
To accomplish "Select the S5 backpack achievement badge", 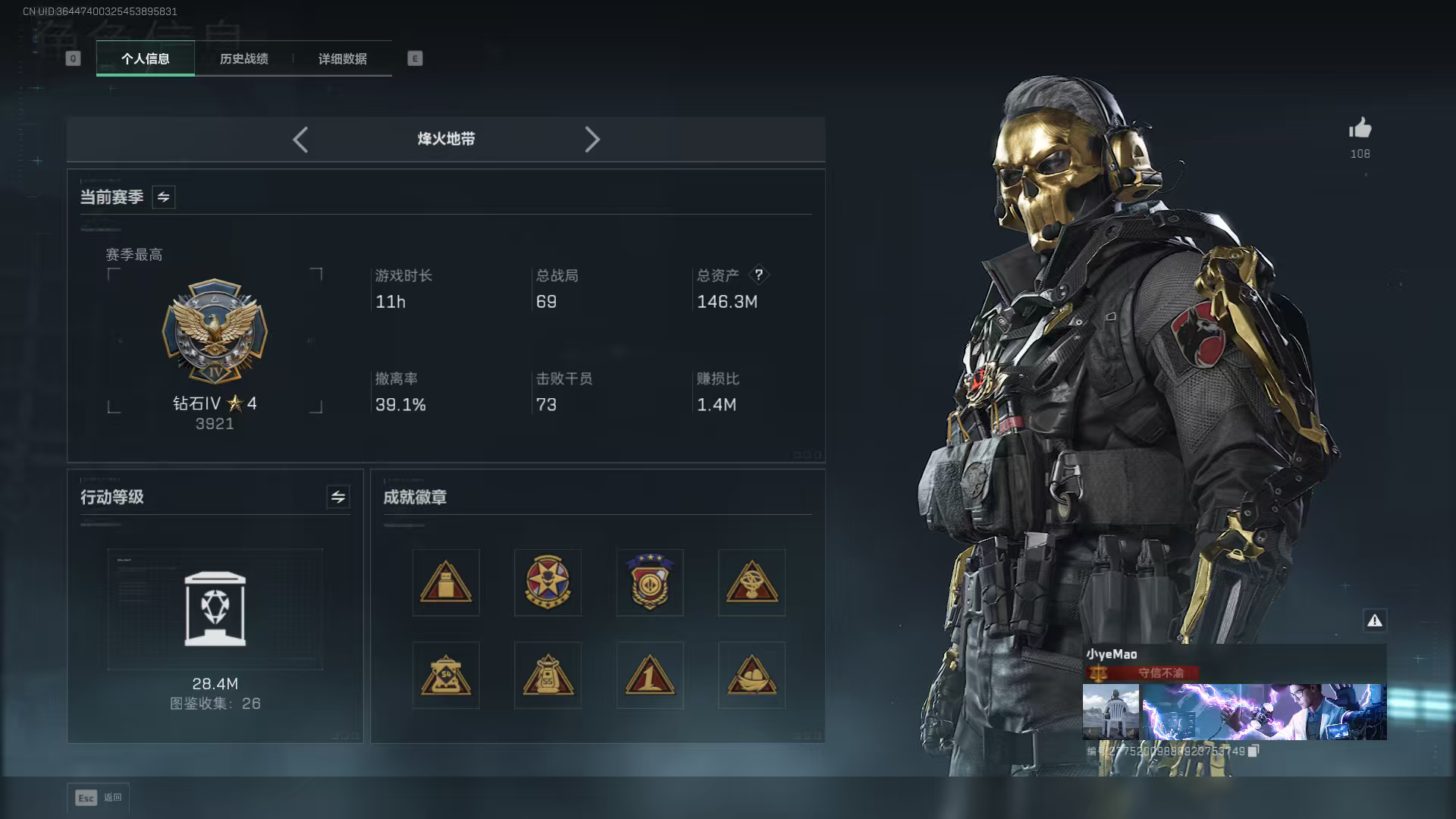I will pyautogui.click(x=548, y=675).
